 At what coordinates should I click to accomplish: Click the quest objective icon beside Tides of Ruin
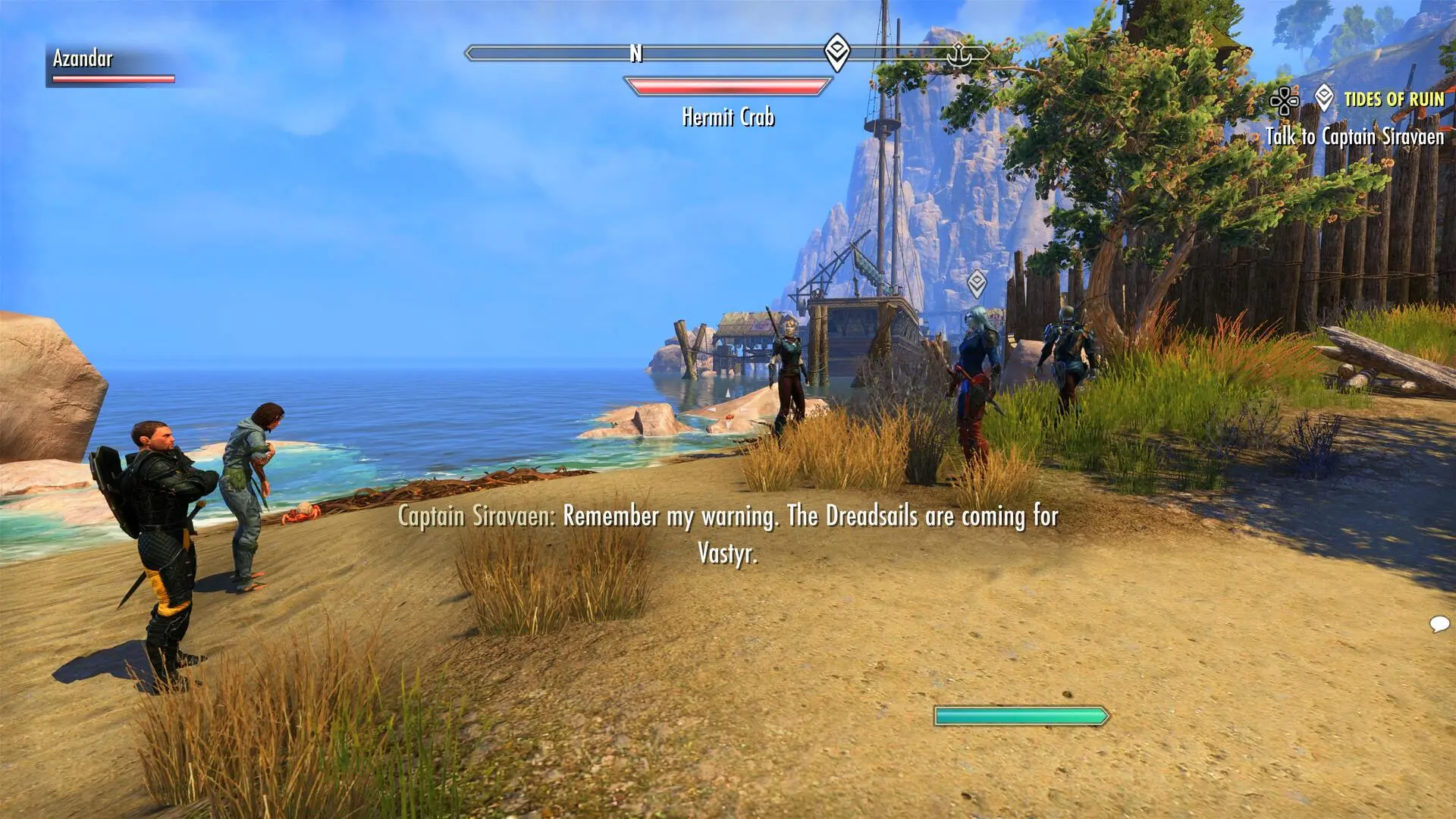click(1324, 98)
